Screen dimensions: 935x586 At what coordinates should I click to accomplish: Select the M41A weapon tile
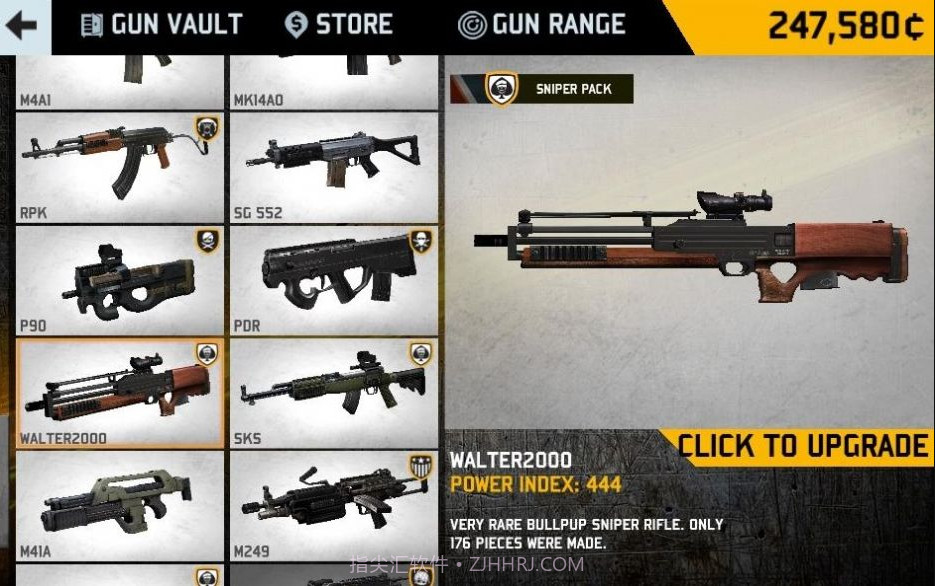[x=120, y=505]
